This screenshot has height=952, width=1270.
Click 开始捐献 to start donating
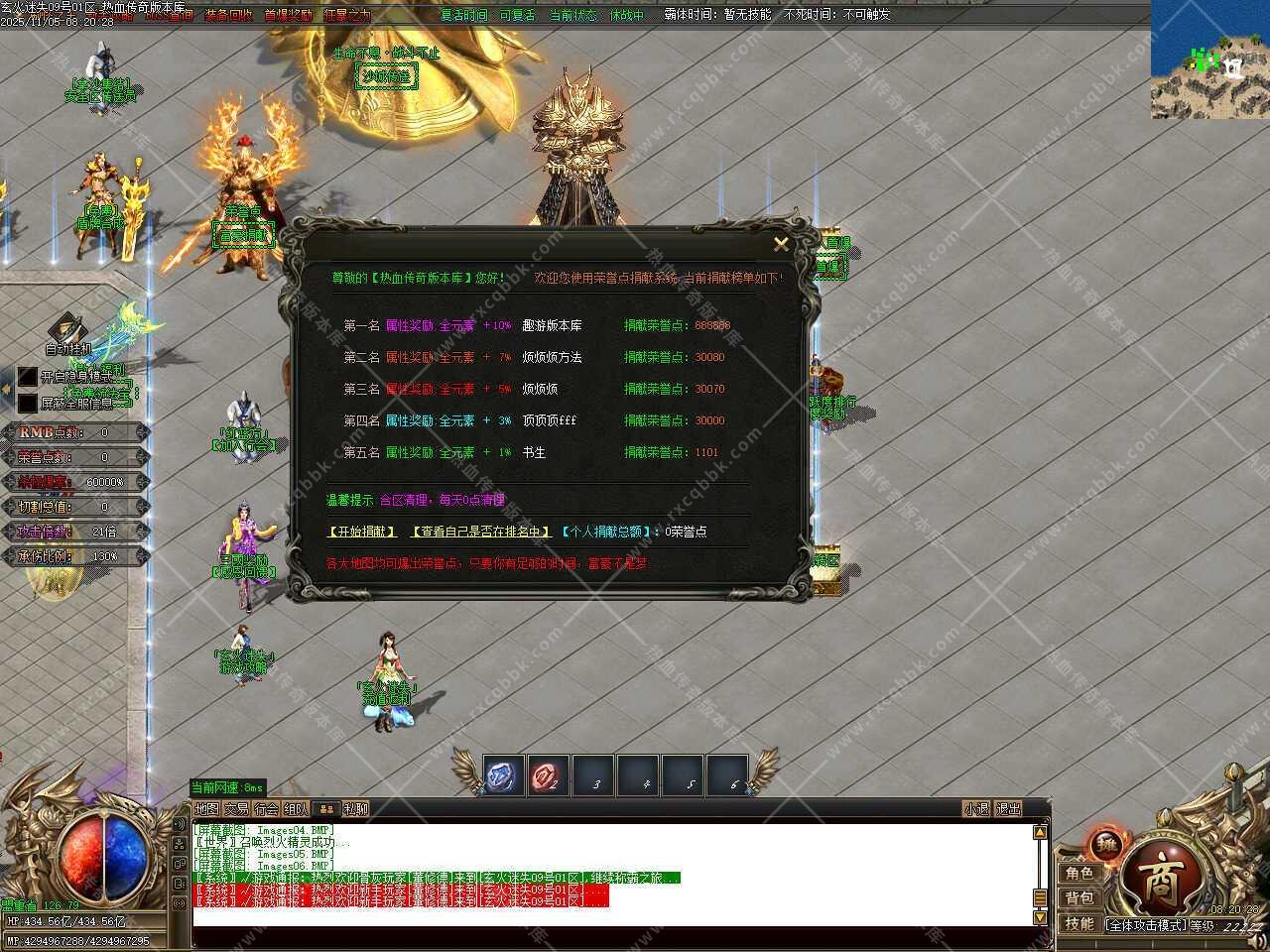pyautogui.click(x=362, y=532)
